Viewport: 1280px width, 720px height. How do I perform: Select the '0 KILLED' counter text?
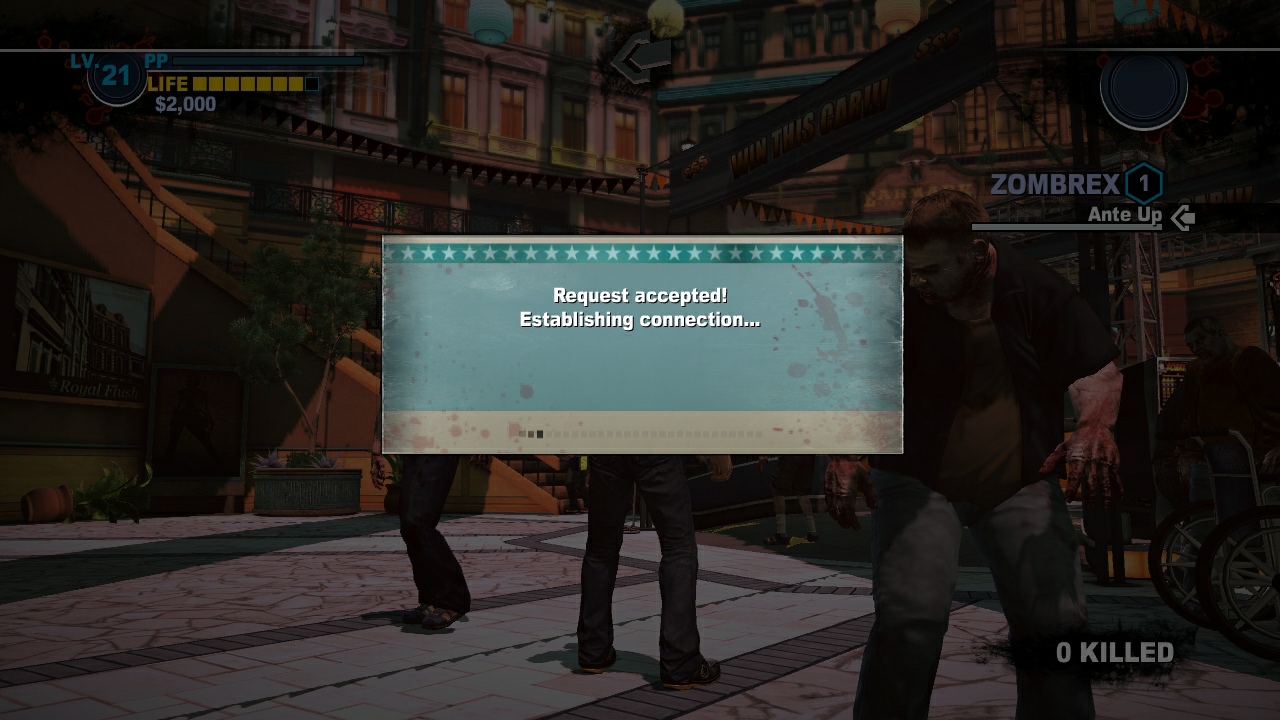[x=1114, y=651]
